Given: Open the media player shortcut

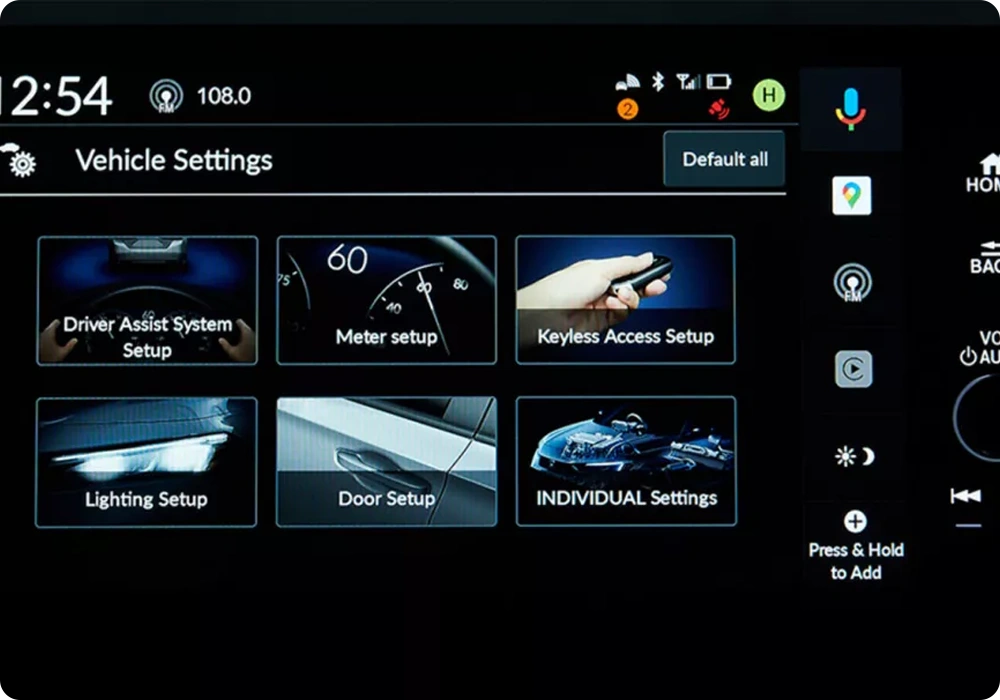Looking at the screenshot, I should point(853,369).
